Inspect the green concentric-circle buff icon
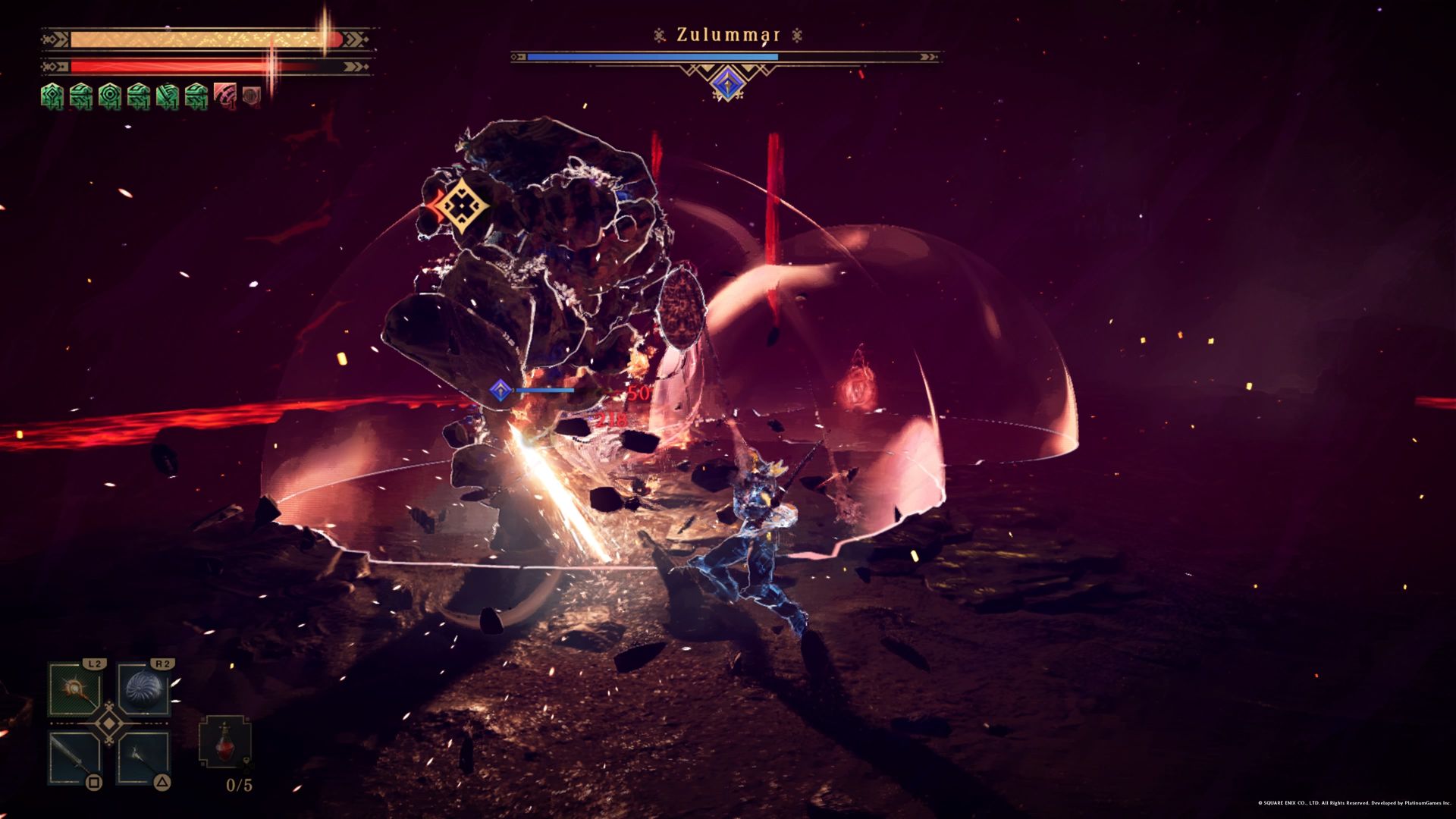1456x819 pixels. 109,96
